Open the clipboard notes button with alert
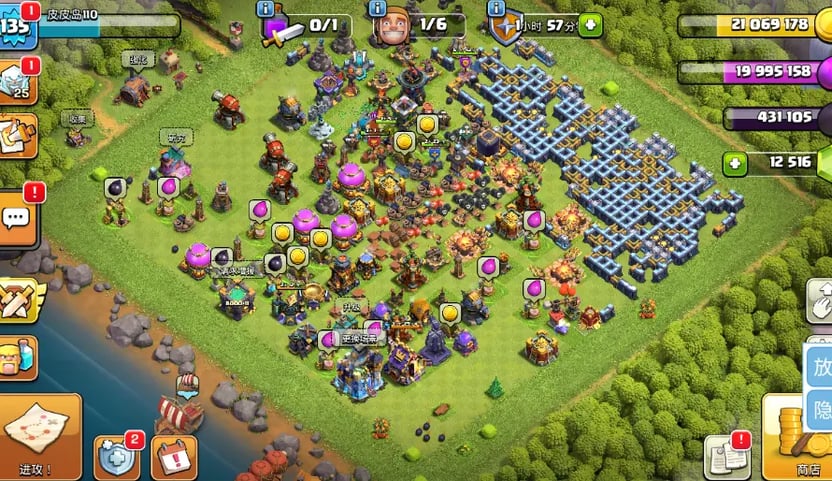 coord(726,456)
